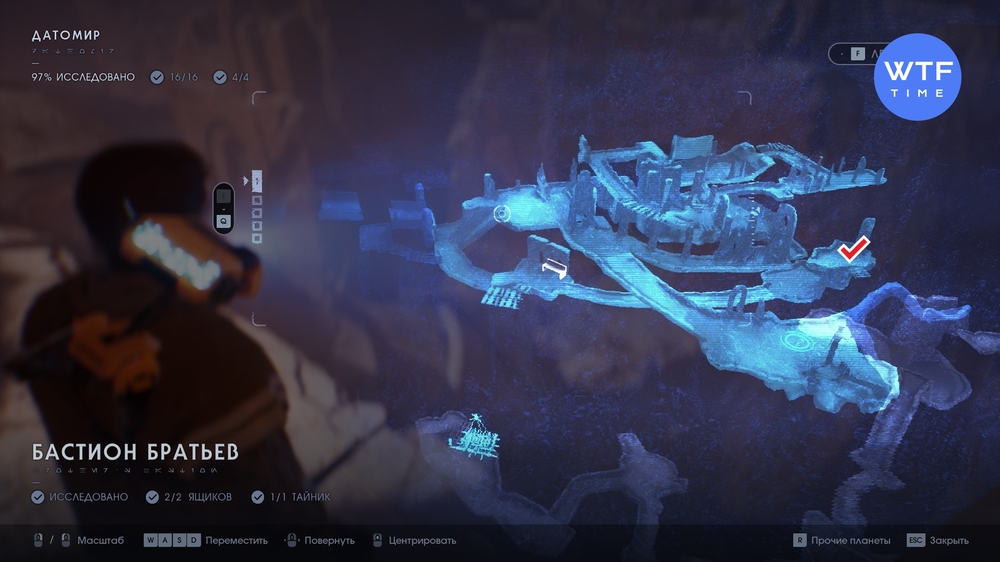1000x562 pixels.
Task: Select the meditation circle left of the workbench
Action: click(x=502, y=212)
